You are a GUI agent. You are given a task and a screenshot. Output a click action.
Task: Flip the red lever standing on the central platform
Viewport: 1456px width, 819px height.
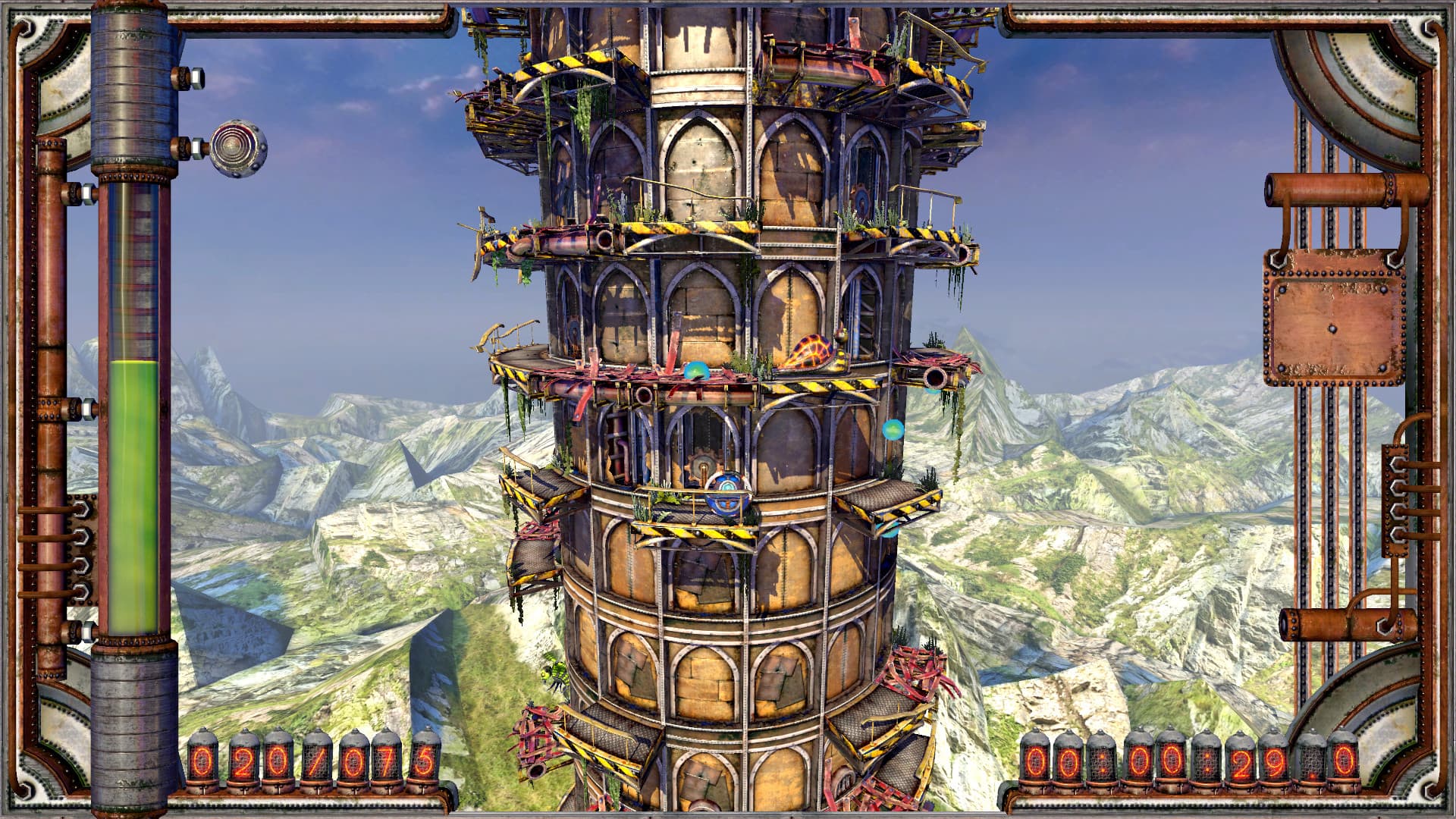tap(592, 363)
